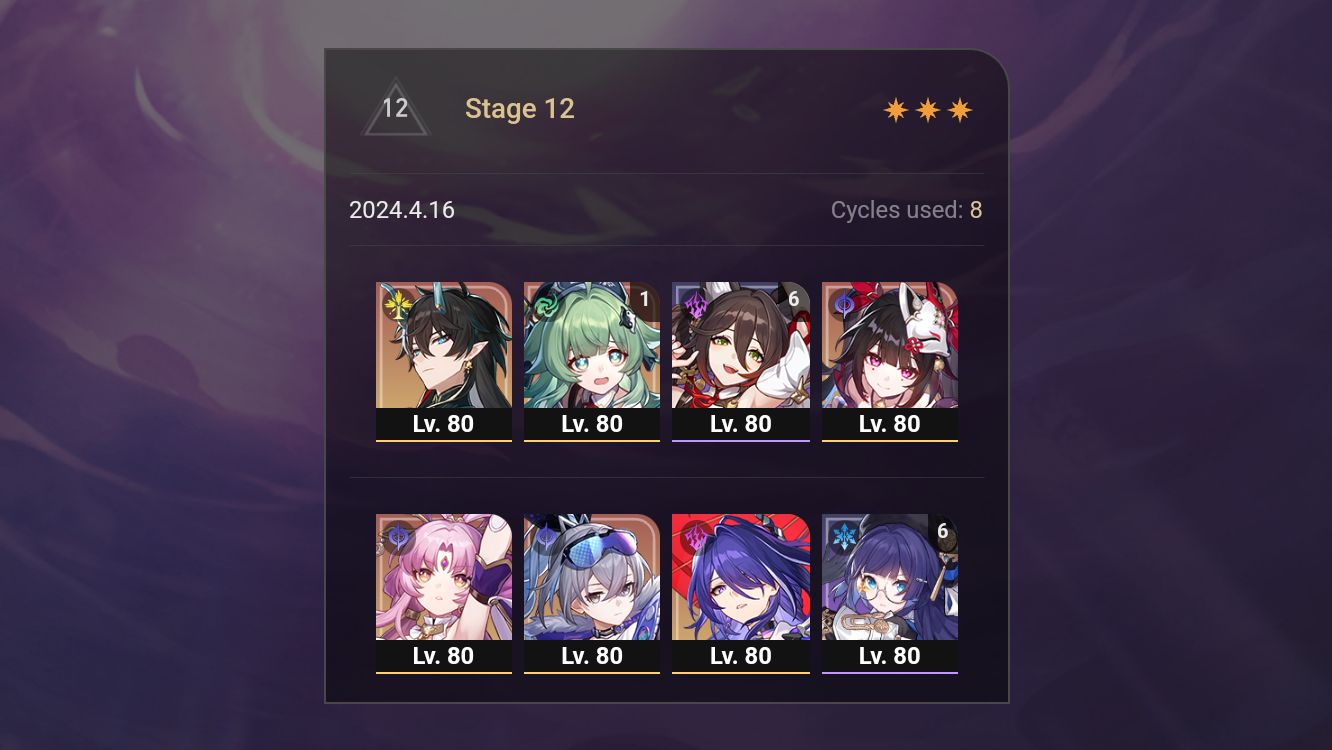
Task: Click the Stage 12 title text
Action: (x=520, y=108)
